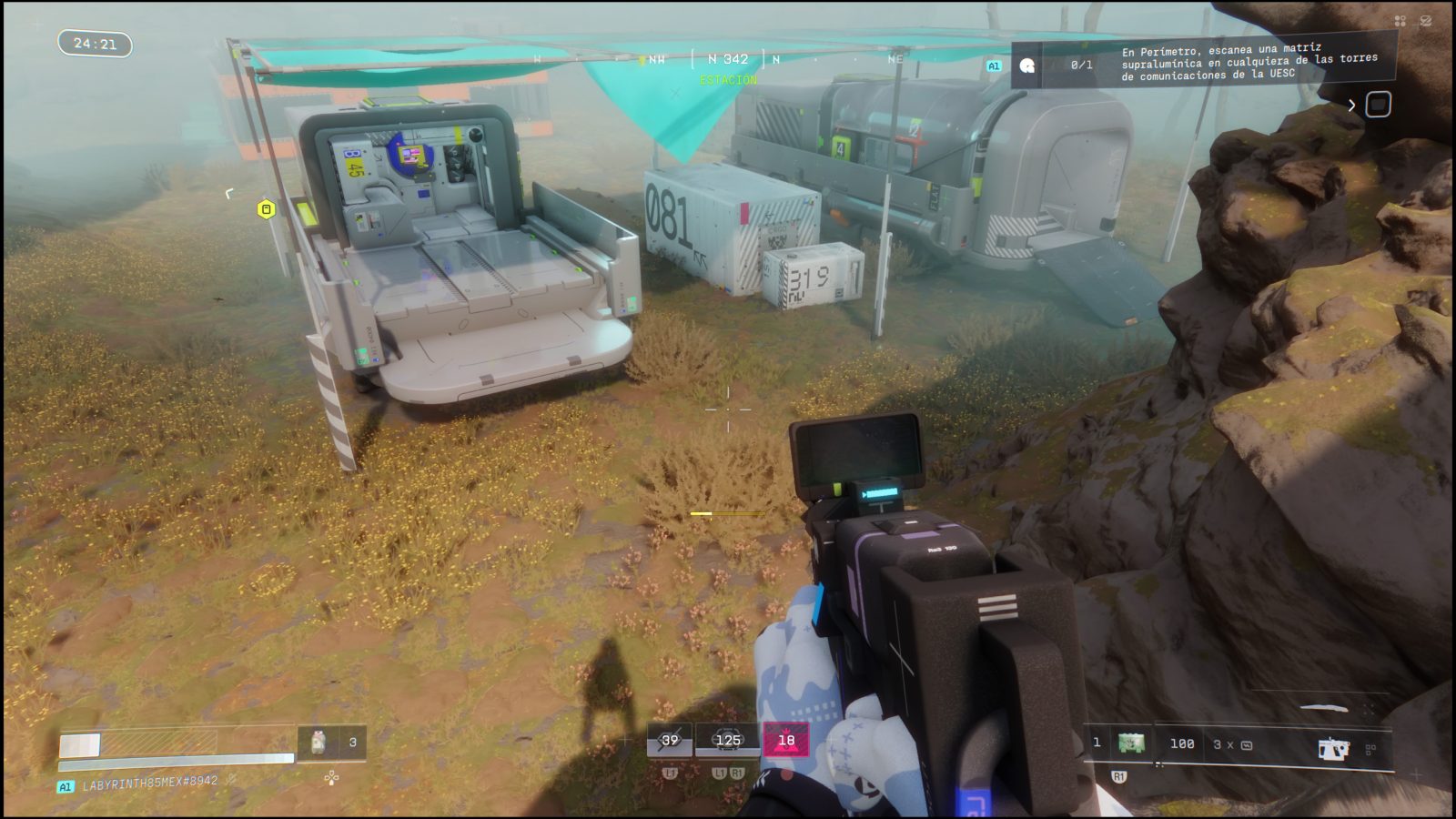Activate the ability showing cooldown 39

[x=670, y=741]
